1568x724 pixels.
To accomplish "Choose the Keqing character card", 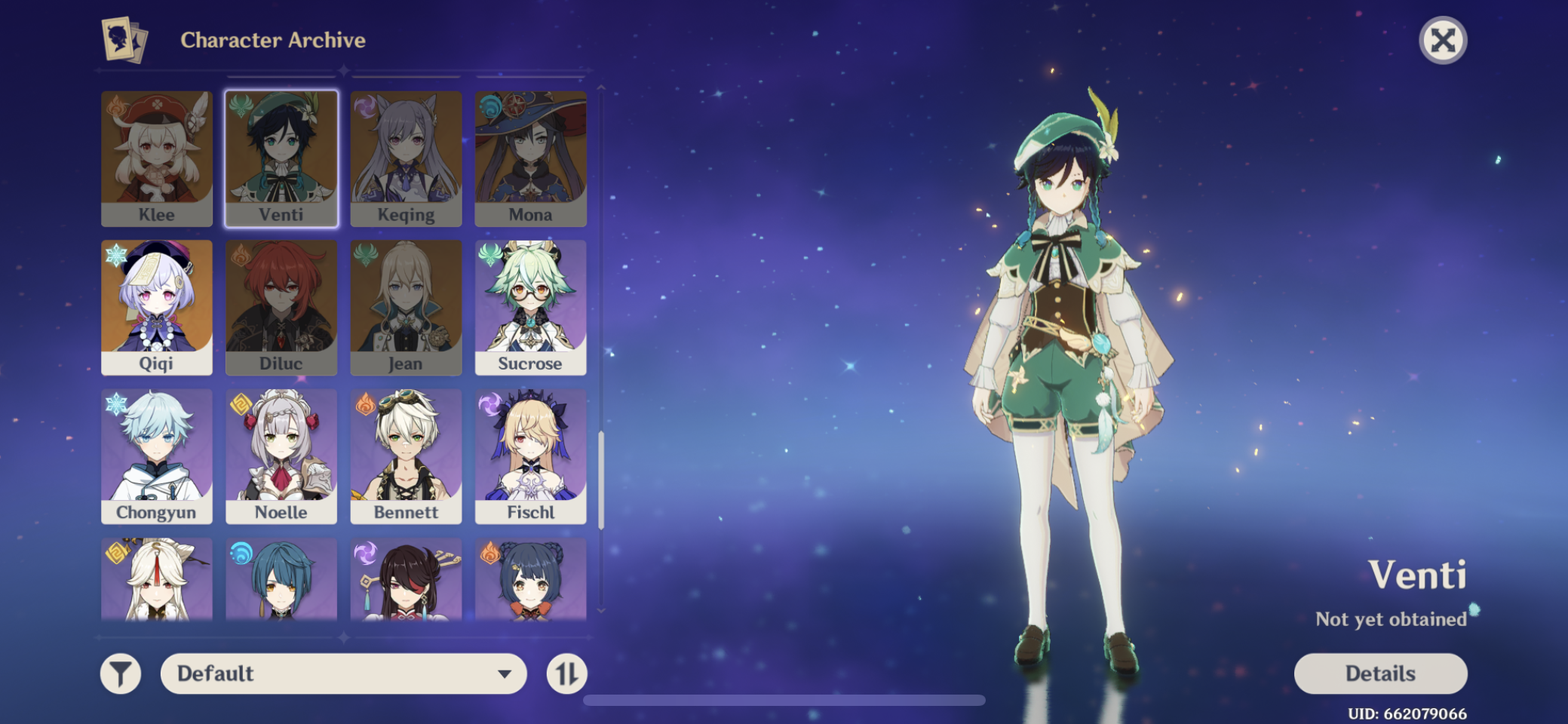I will [x=406, y=158].
